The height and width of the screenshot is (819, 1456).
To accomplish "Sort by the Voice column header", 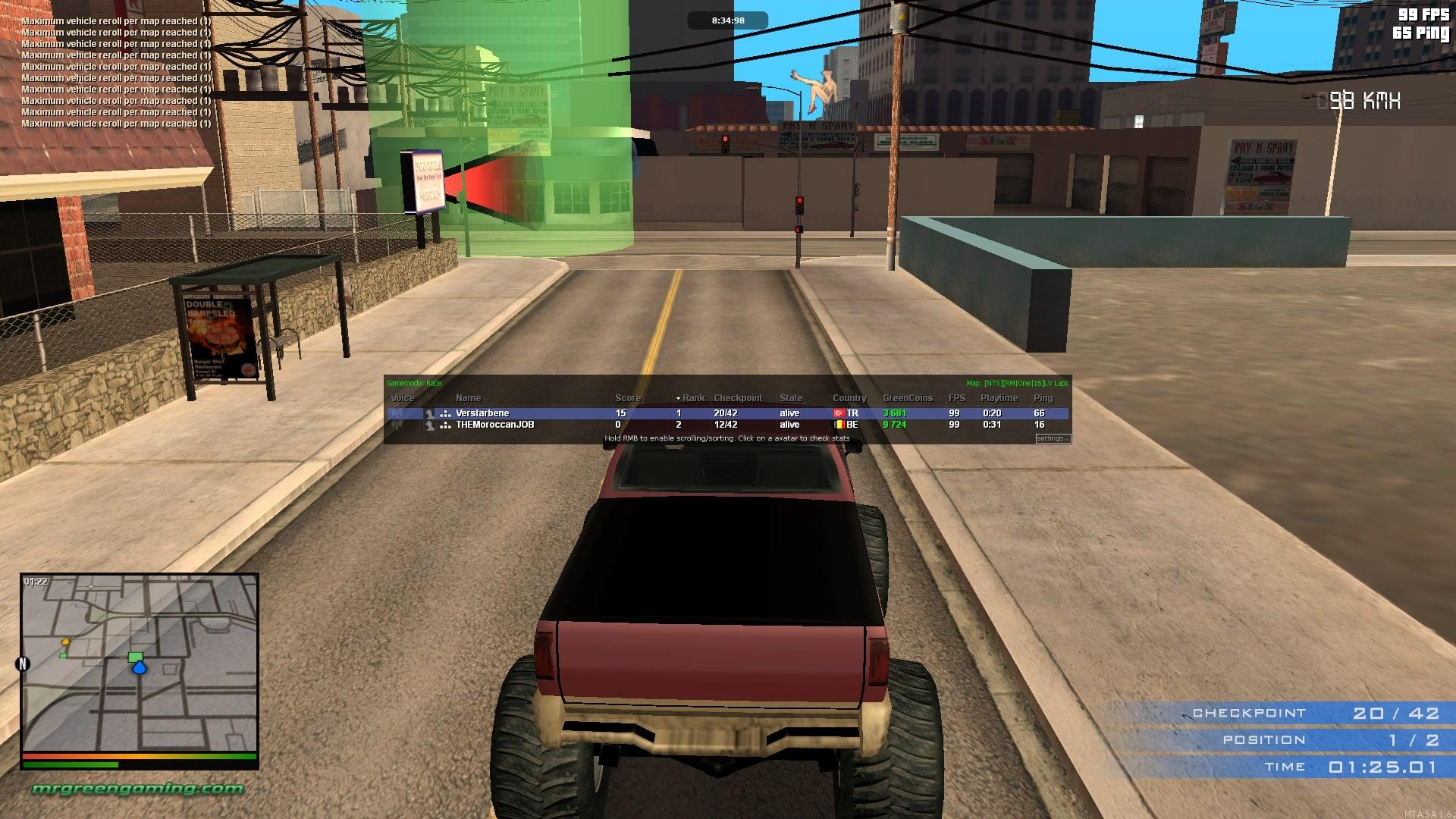I will coord(402,398).
